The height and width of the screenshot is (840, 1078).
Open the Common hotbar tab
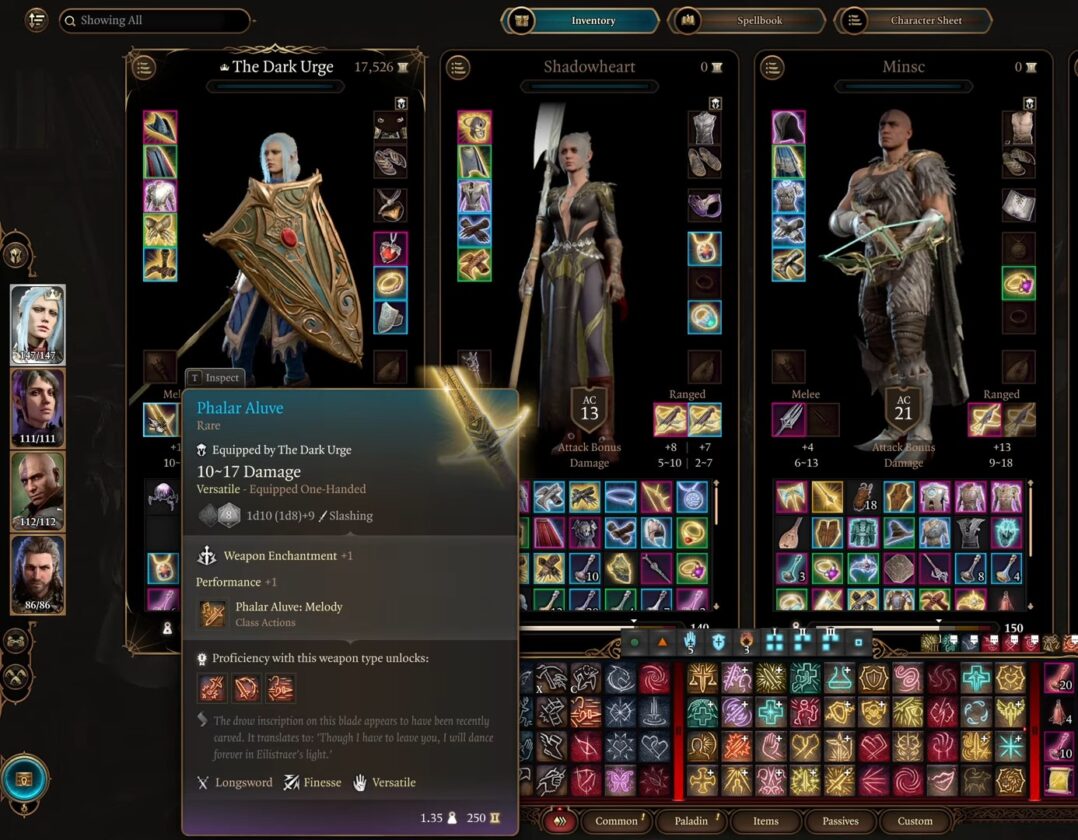click(617, 821)
